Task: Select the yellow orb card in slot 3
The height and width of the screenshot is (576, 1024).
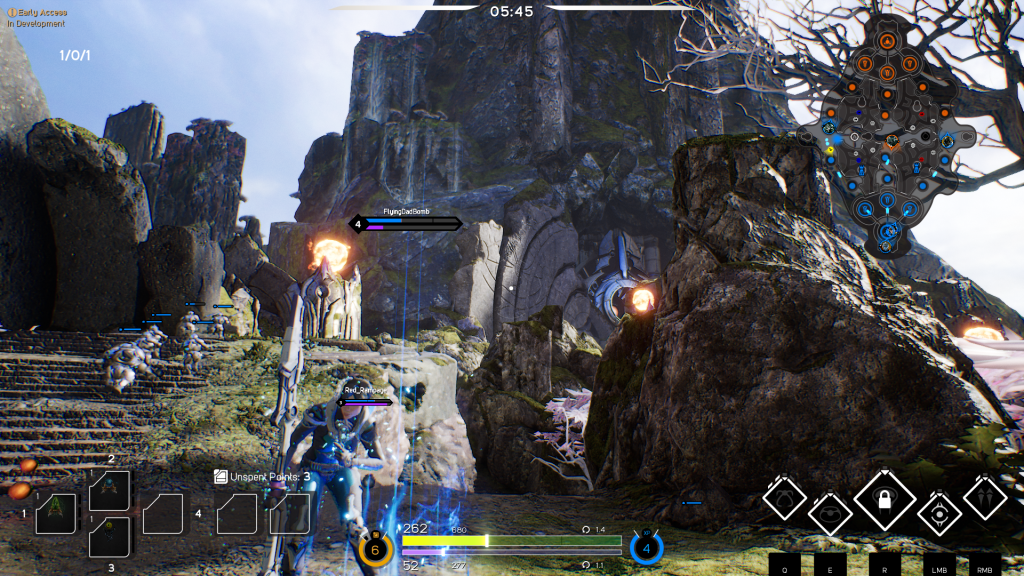Action: click(109, 537)
